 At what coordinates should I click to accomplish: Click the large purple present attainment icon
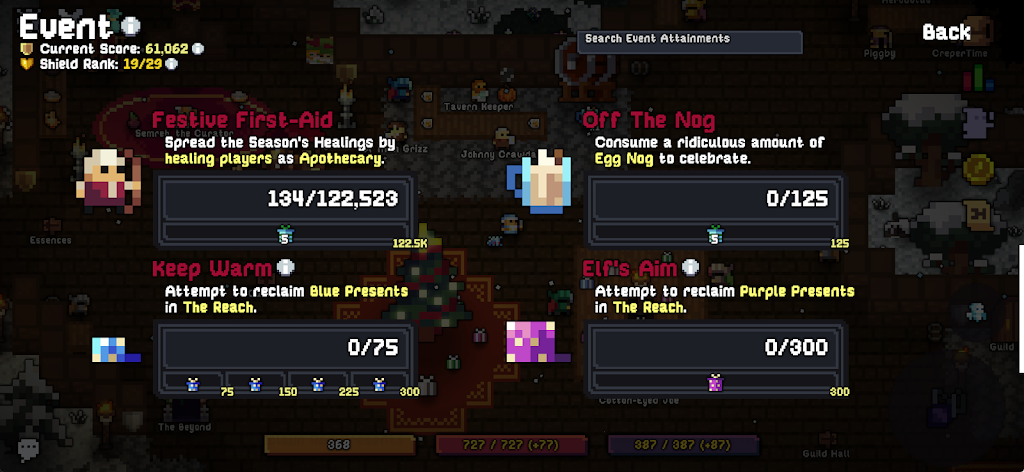pos(533,341)
